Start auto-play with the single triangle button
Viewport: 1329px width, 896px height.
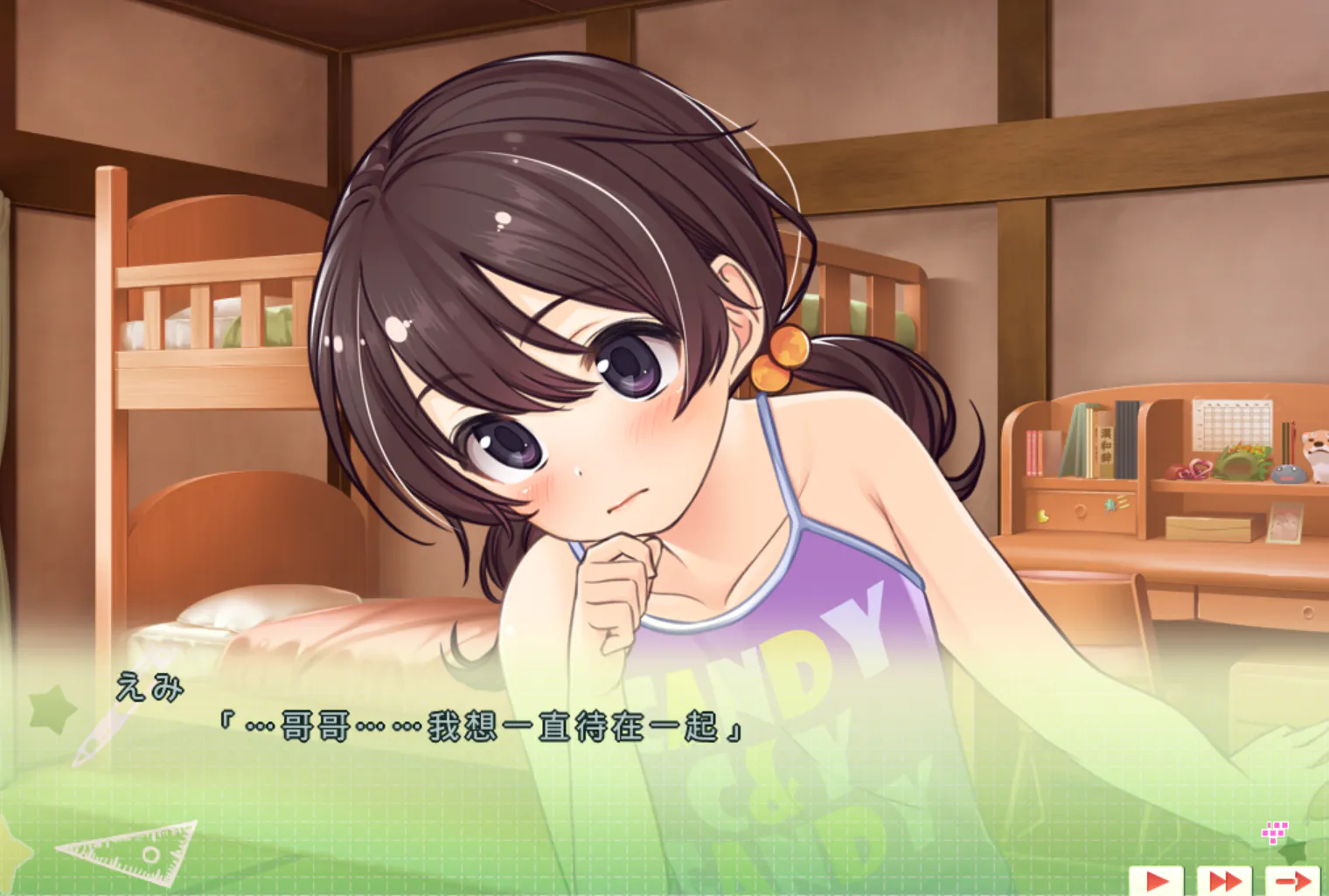1156,880
